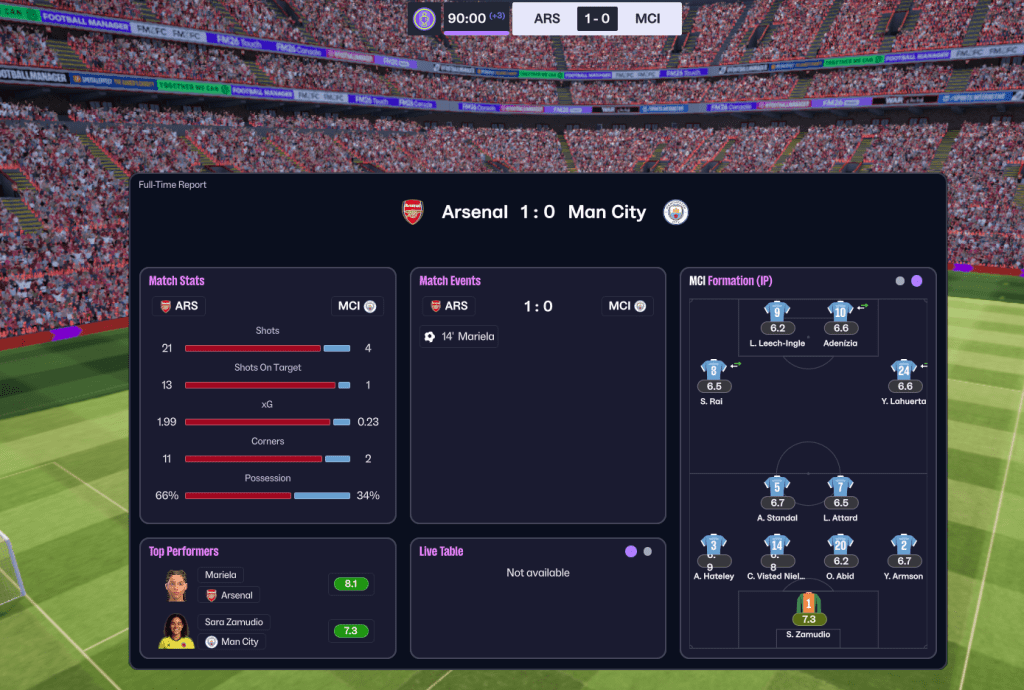Viewport: 1024px width, 690px height.
Task: Select L. Attard's number 7 shirt
Action: [x=840, y=487]
